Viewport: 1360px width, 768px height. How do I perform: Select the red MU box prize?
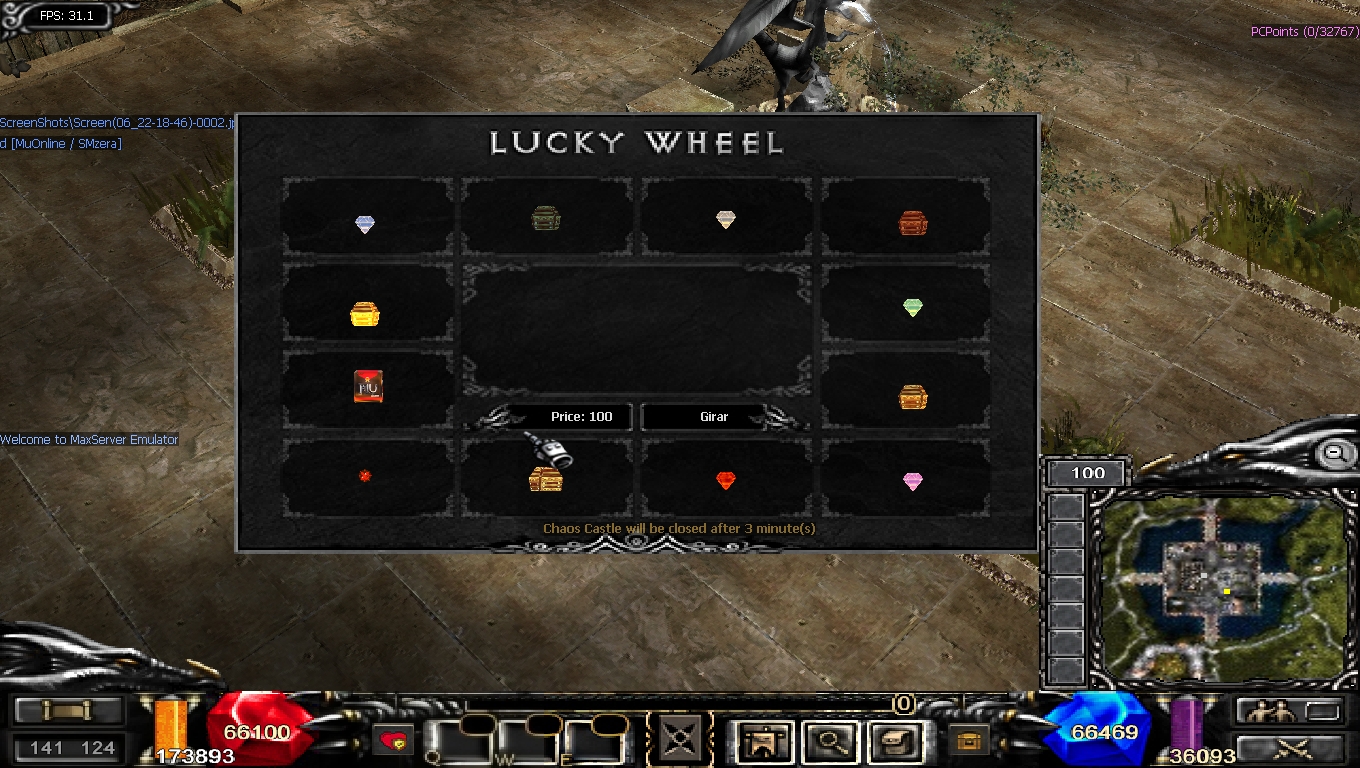(x=368, y=386)
